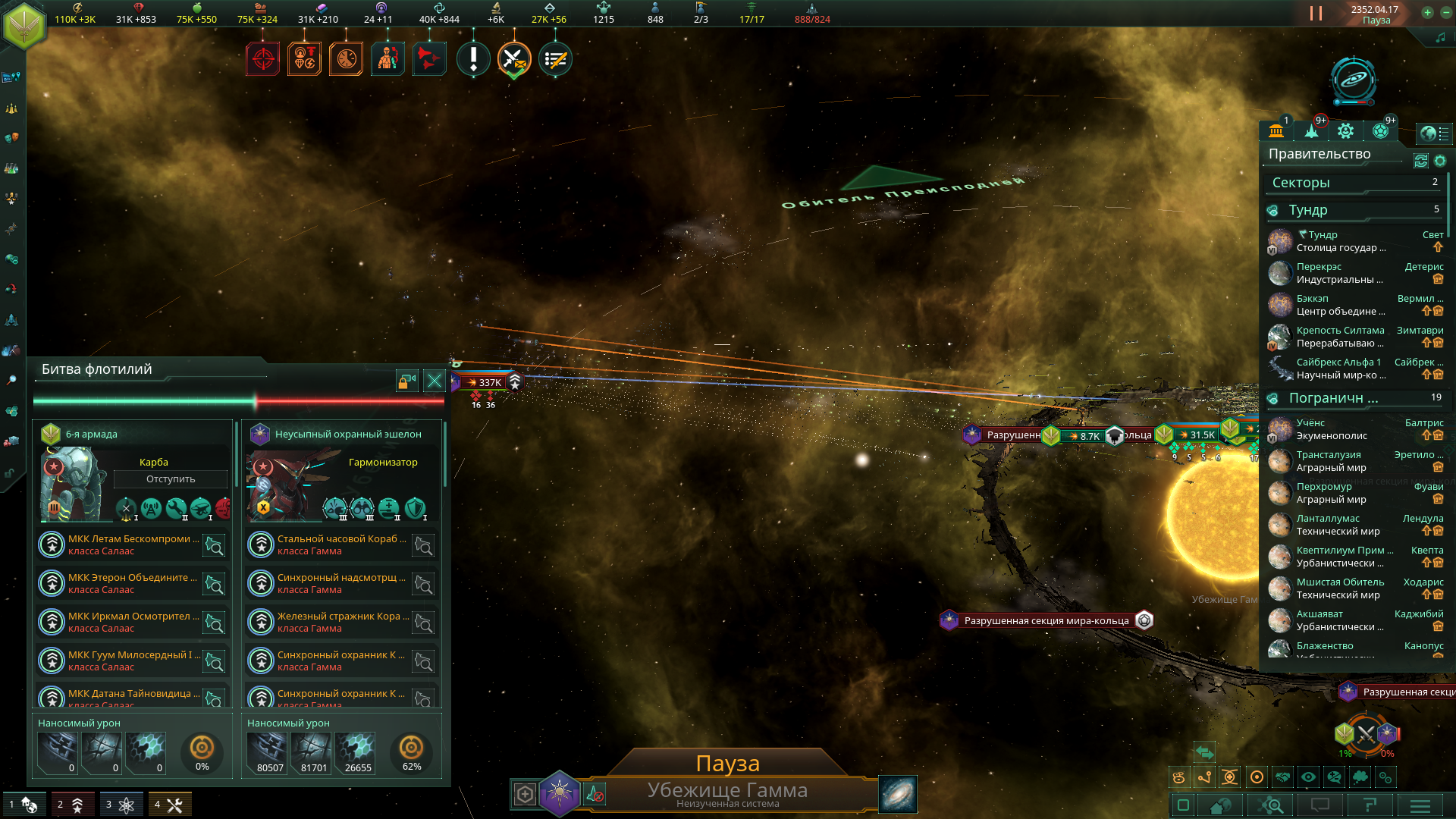1456x819 pixels.
Task: Open the main menu hamburger button
Action: [1420, 805]
